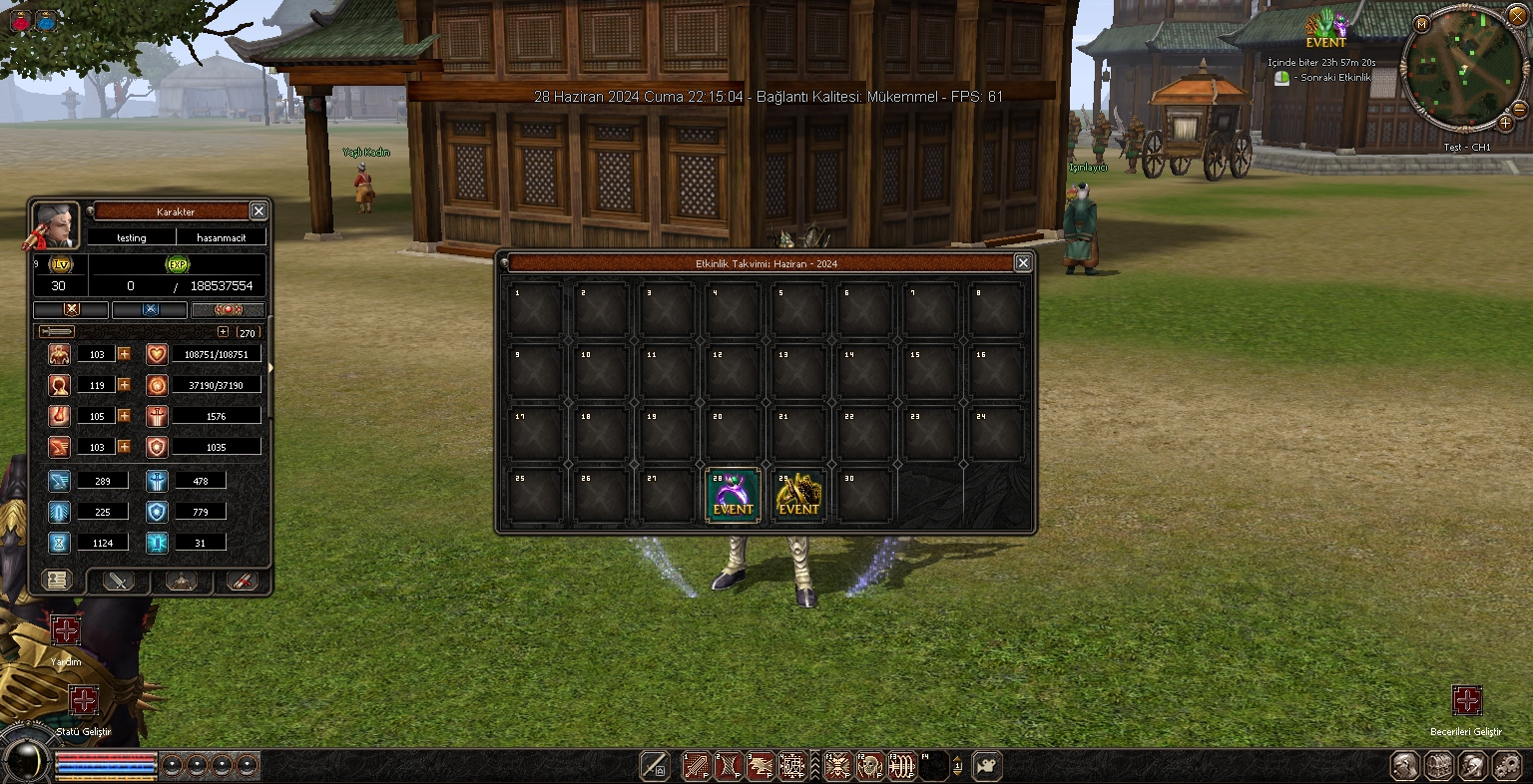Select the day 28 purple EVENT tile
Image resolution: width=1533 pixels, height=784 pixels.
tap(733, 496)
